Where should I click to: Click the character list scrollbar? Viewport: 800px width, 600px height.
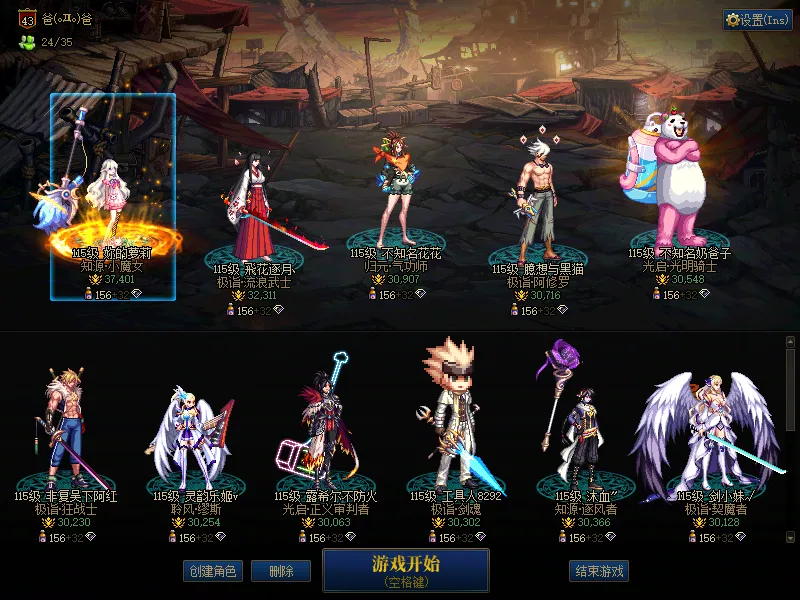(x=791, y=390)
